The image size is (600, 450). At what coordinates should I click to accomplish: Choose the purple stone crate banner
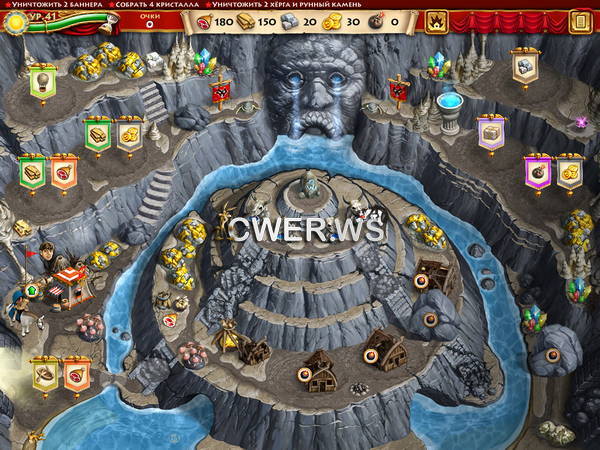[491, 134]
